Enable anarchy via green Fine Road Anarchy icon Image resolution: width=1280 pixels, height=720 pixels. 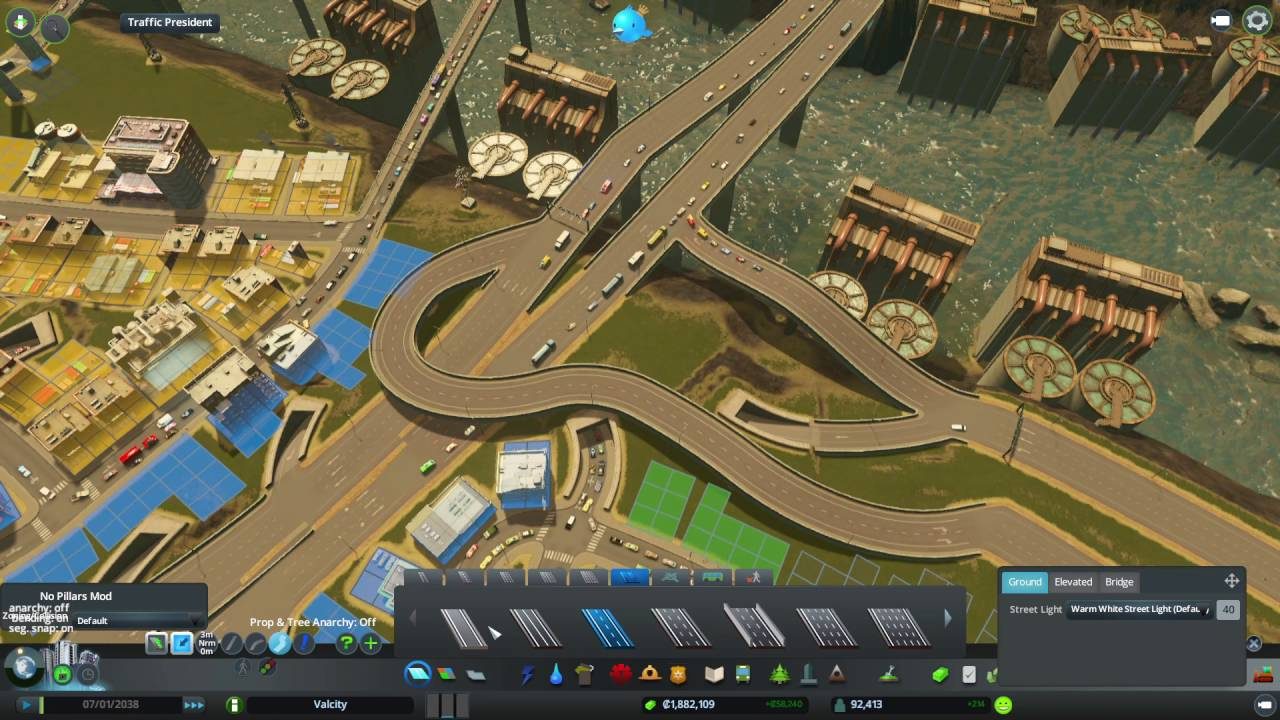(x=157, y=643)
